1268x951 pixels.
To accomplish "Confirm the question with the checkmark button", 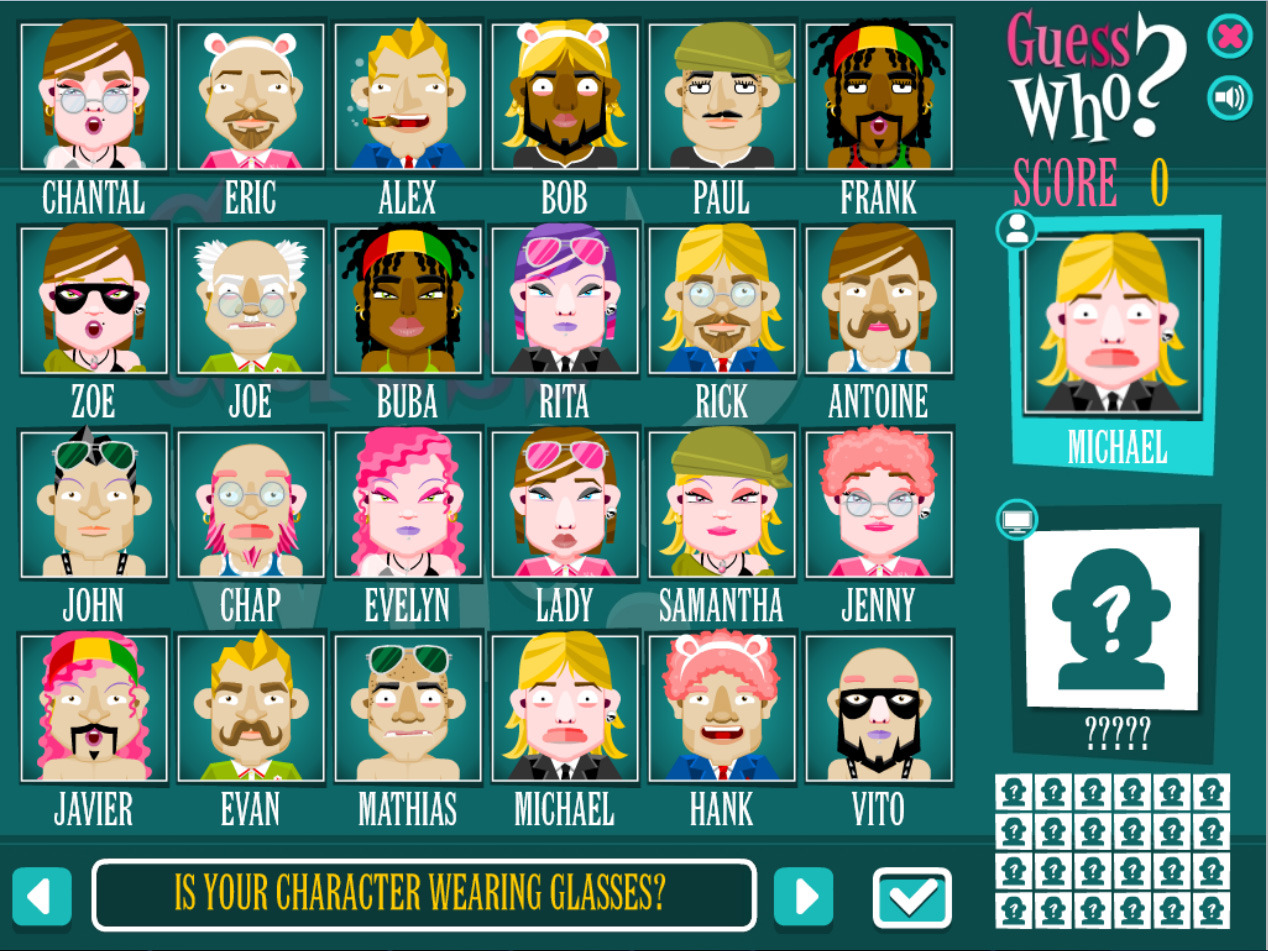I will point(912,898).
